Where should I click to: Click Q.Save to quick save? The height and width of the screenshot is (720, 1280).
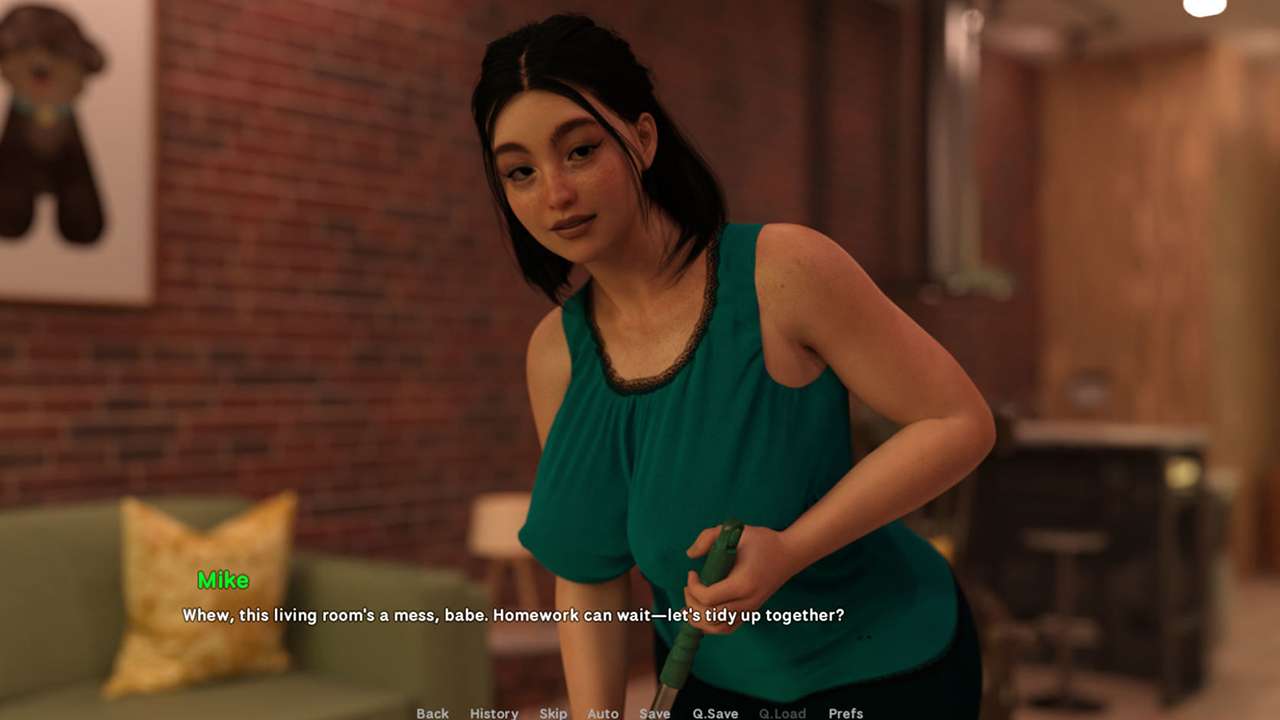click(715, 713)
